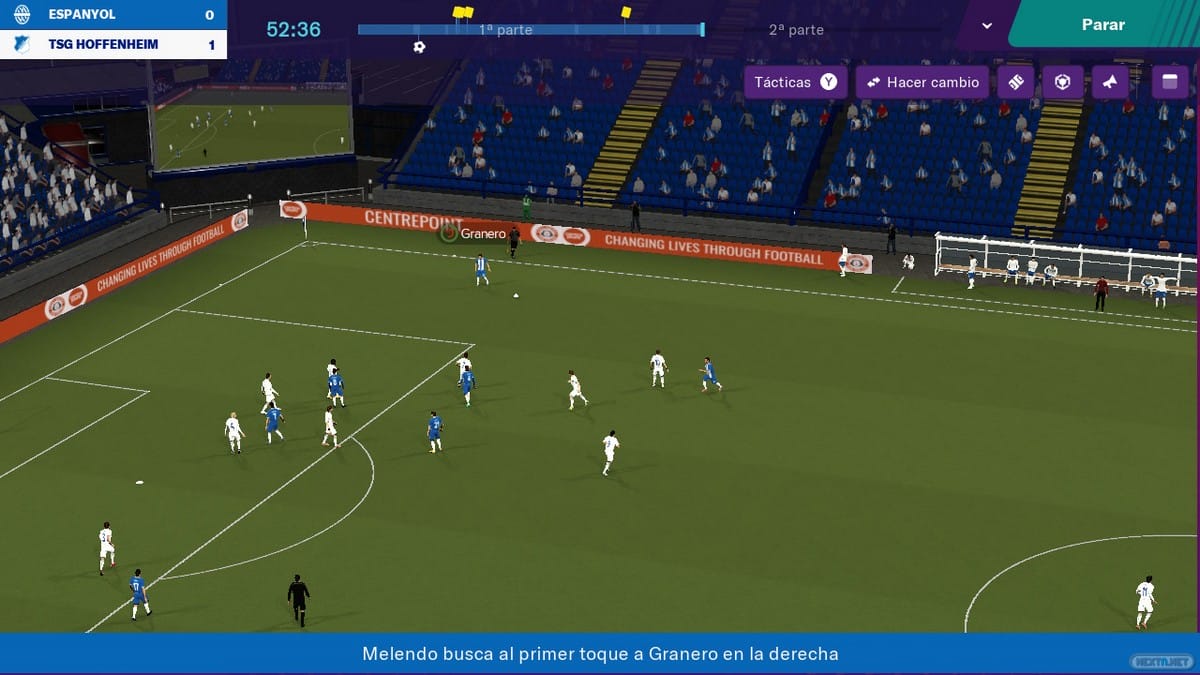The width and height of the screenshot is (1200, 675).
Task: Click the TSG Hoffenheim team row in scoreboard
Action: [113, 45]
